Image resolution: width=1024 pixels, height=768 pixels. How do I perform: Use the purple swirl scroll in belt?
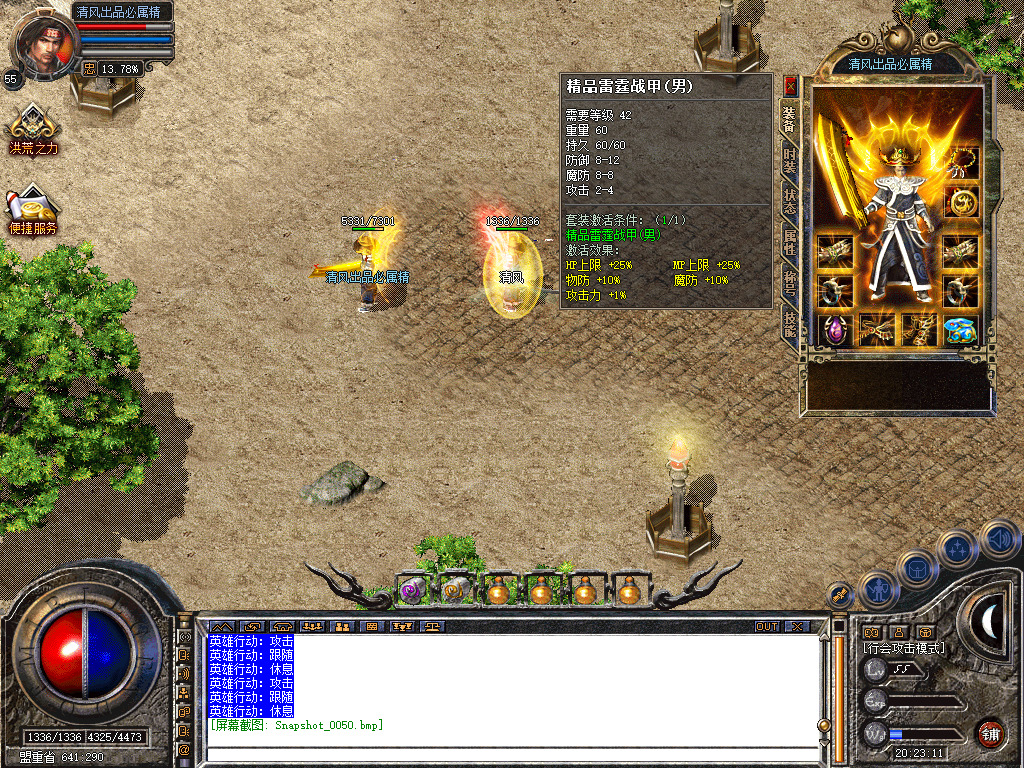pos(412,591)
